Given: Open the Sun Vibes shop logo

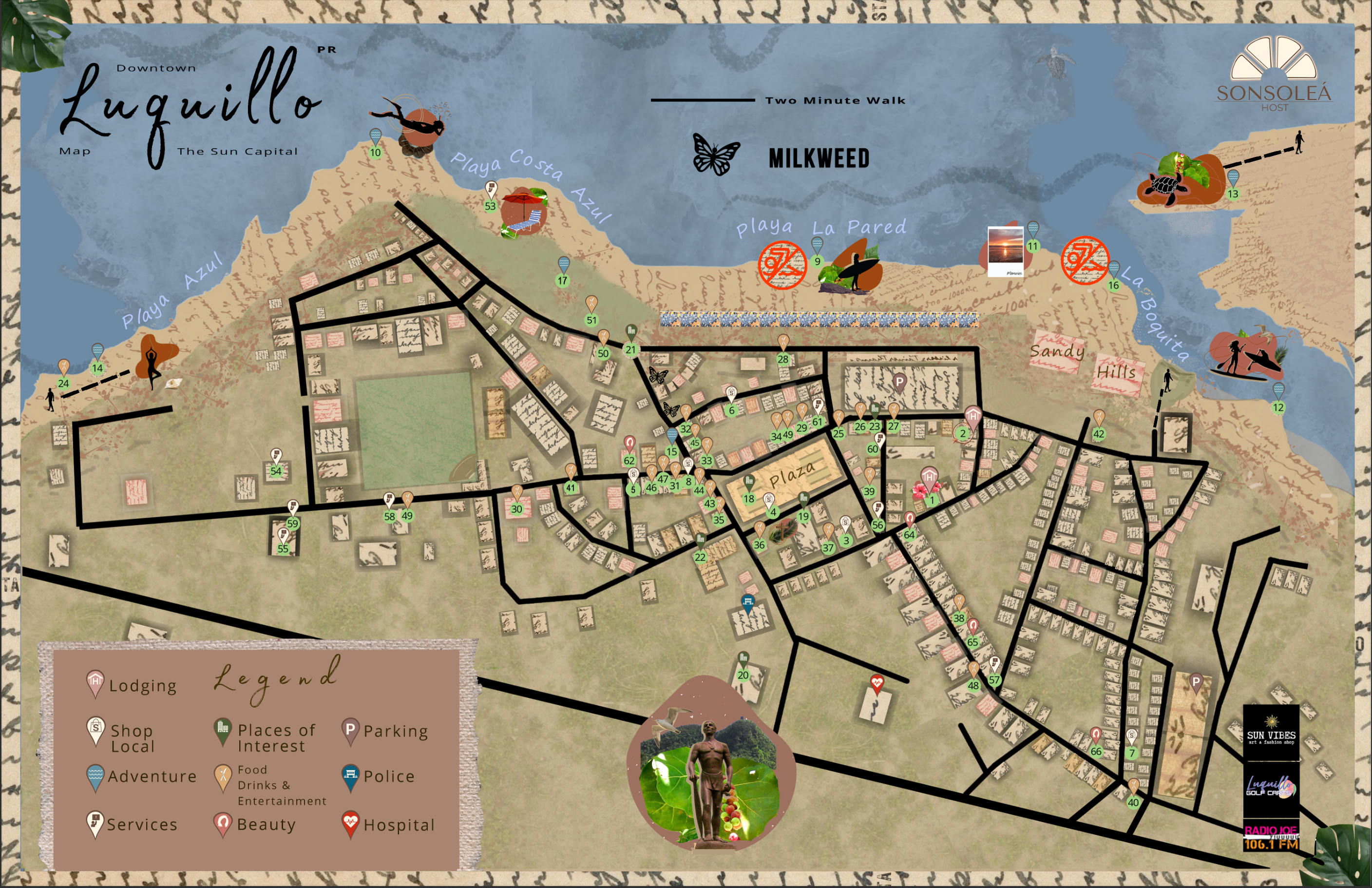Looking at the screenshot, I should 1271,732.
